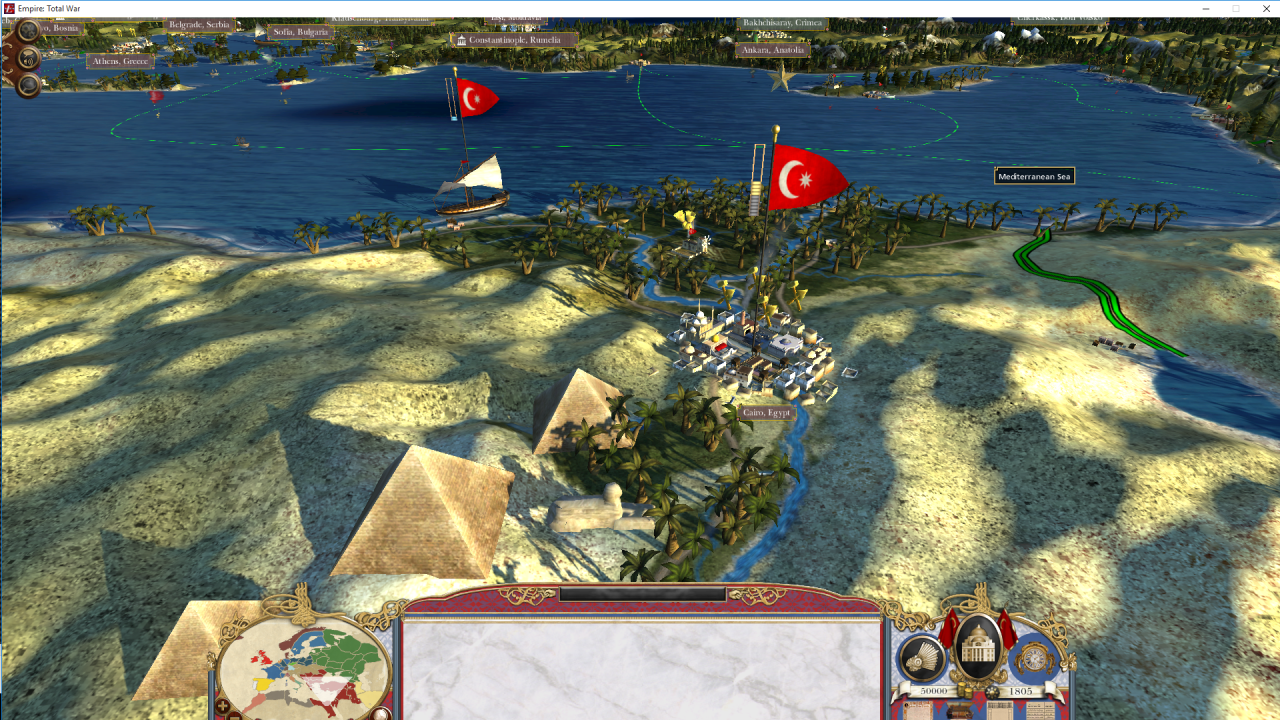
Task: End the turn with the golden clock
Action: [1034, 658]
